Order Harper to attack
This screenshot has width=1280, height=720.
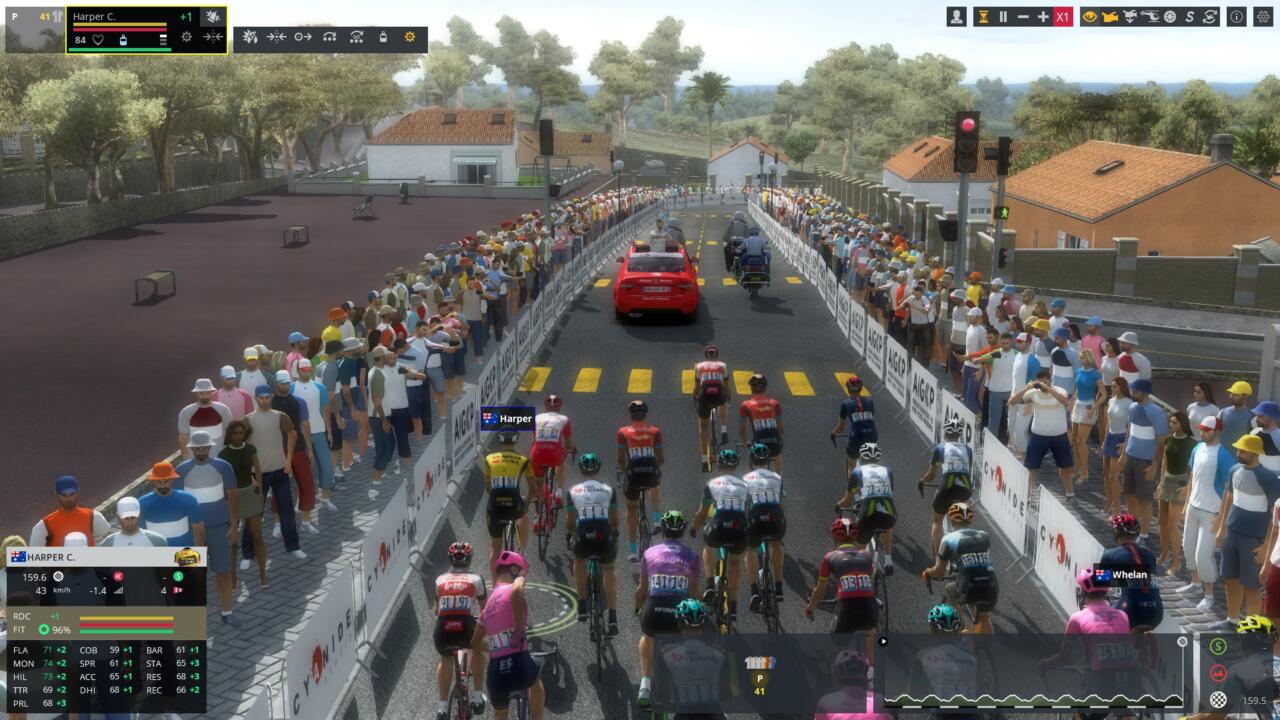tap(250, 37)
